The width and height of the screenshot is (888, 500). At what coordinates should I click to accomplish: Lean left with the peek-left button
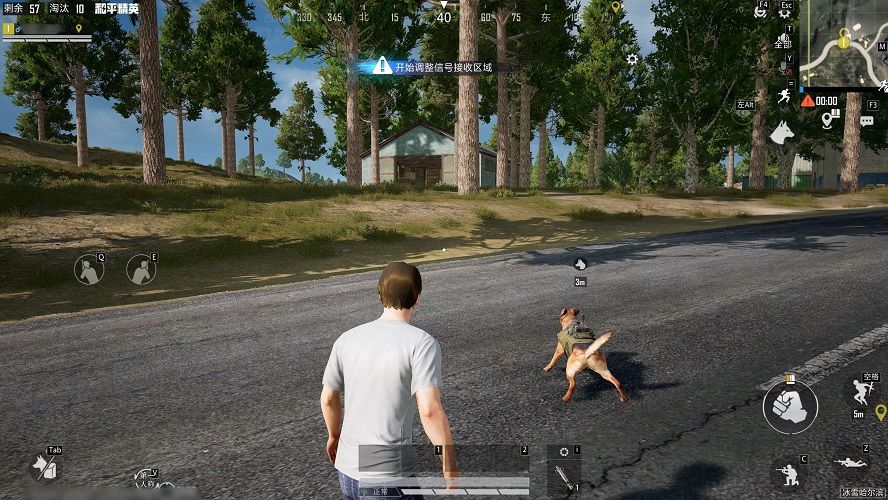point(89,268)
